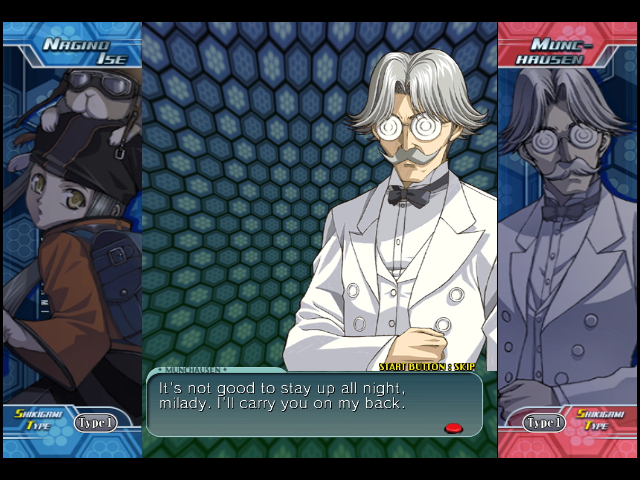The image size is (640, 480).
Task: Select the Munchausen character panel
Action: (567, 230)
